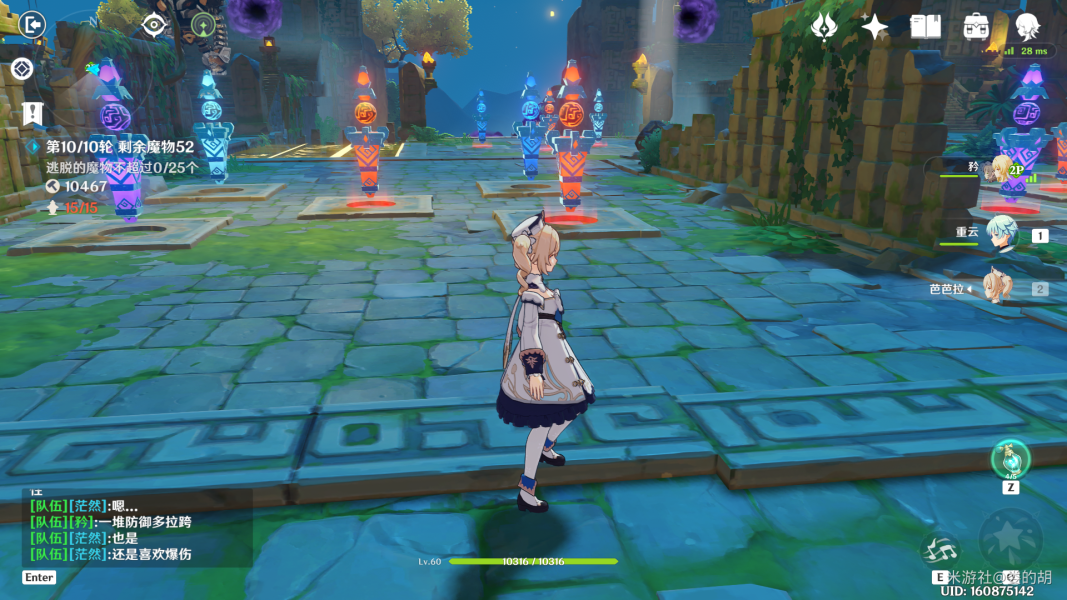Open the exclamation mark bookmark icon
The height and width of the screenshot is (600, 1067).
tap(32, 113)
